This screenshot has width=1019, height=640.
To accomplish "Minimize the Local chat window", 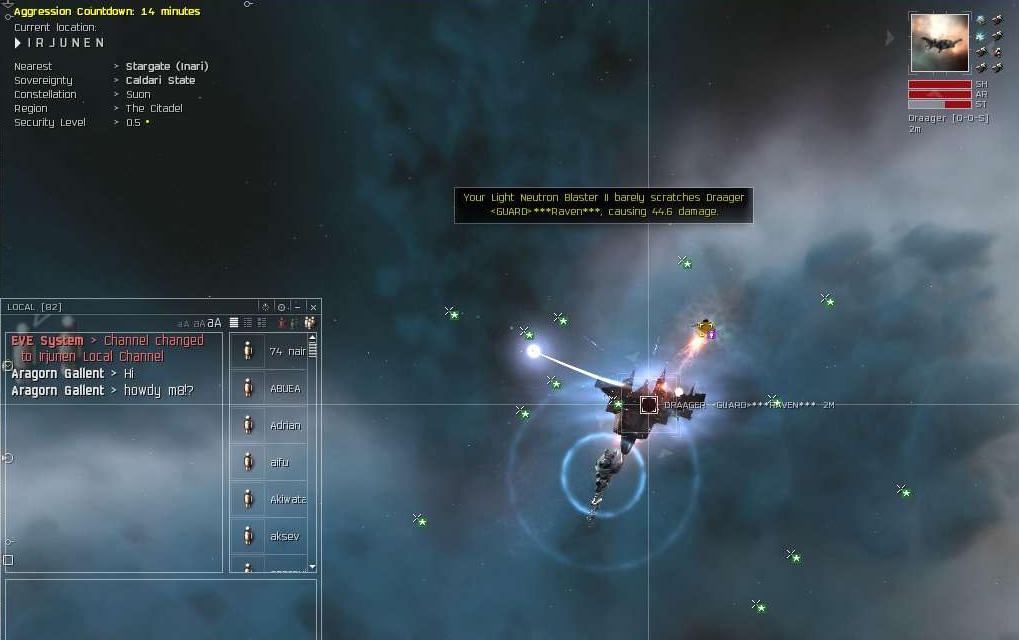I will (x=297, y=307).
